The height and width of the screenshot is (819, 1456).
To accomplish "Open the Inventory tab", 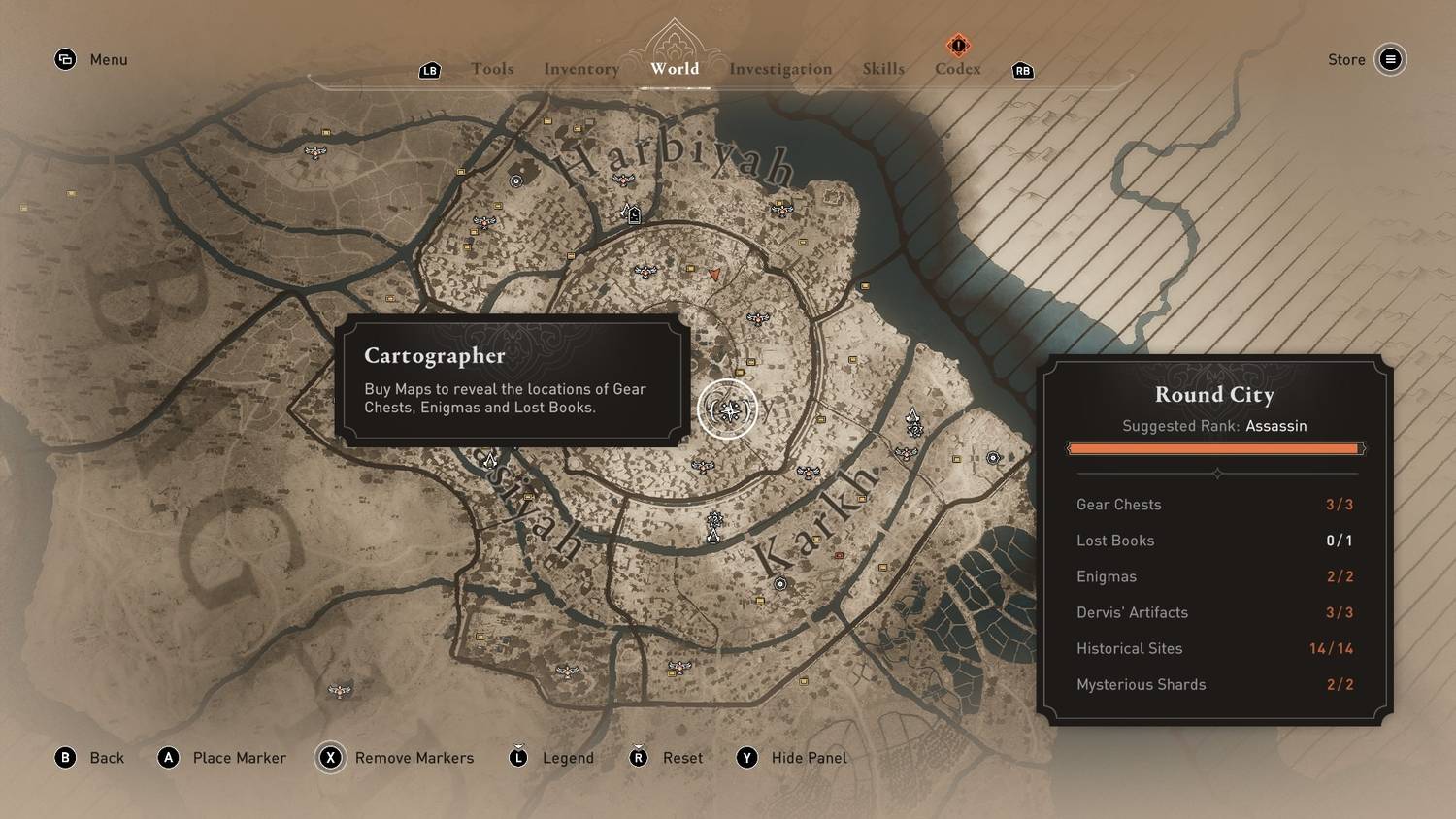I will [x=581, y=69].
